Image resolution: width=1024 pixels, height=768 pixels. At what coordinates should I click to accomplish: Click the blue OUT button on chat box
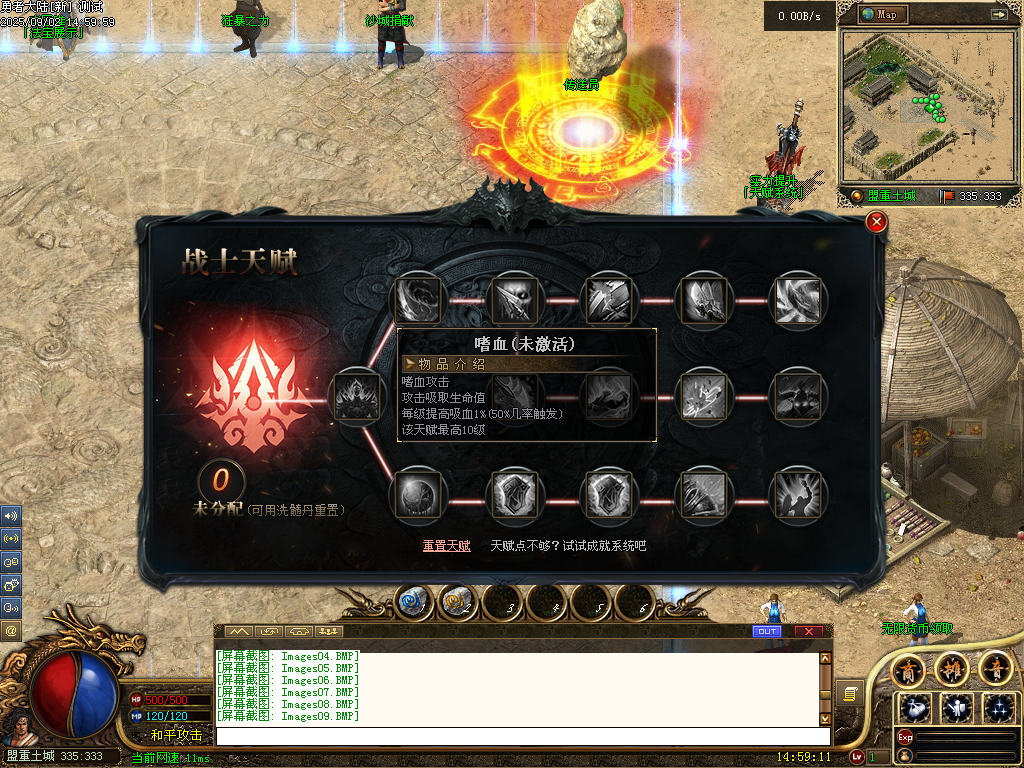click(x=767, y=632)
